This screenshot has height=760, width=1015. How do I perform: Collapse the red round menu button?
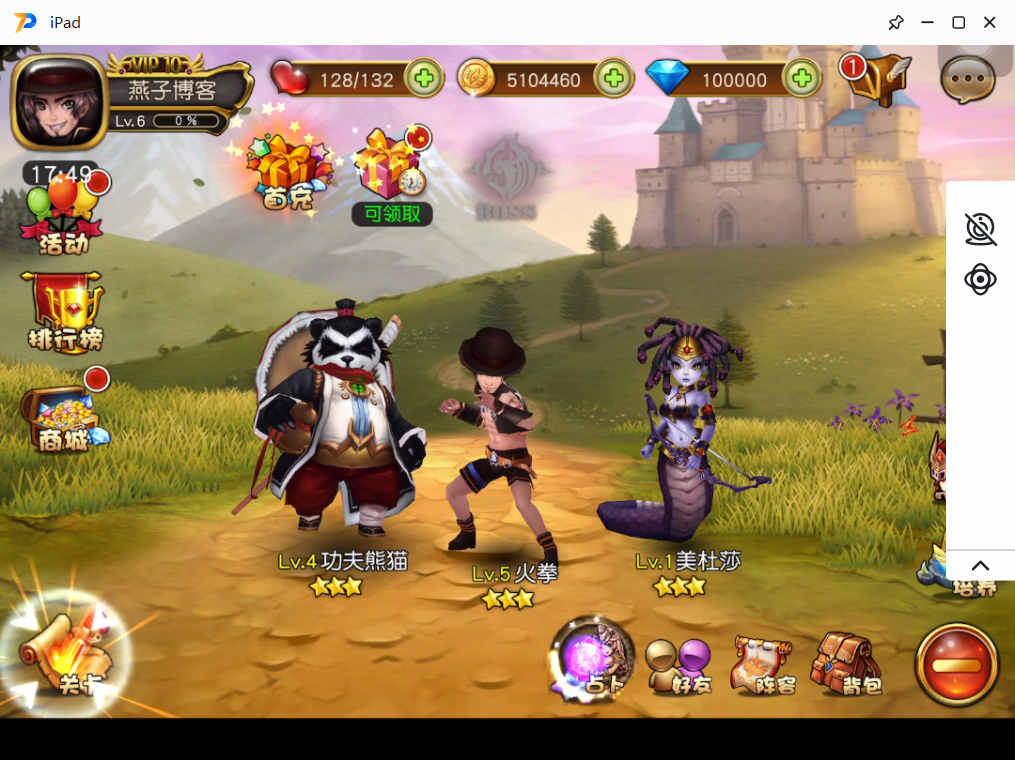[956, 664]
